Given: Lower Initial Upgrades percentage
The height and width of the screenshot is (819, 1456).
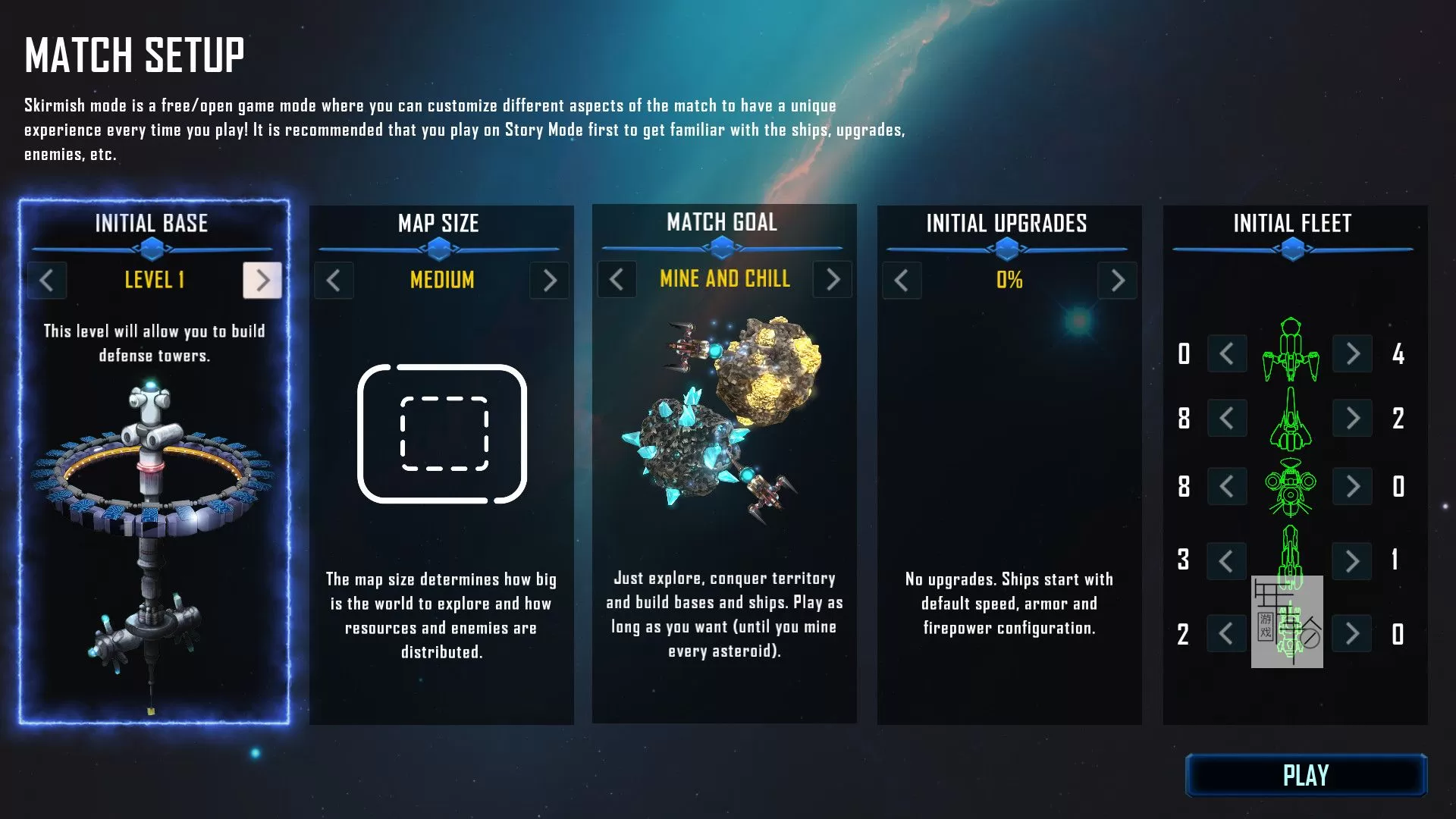Looking at the screenshot, I should tap(902, 281).
